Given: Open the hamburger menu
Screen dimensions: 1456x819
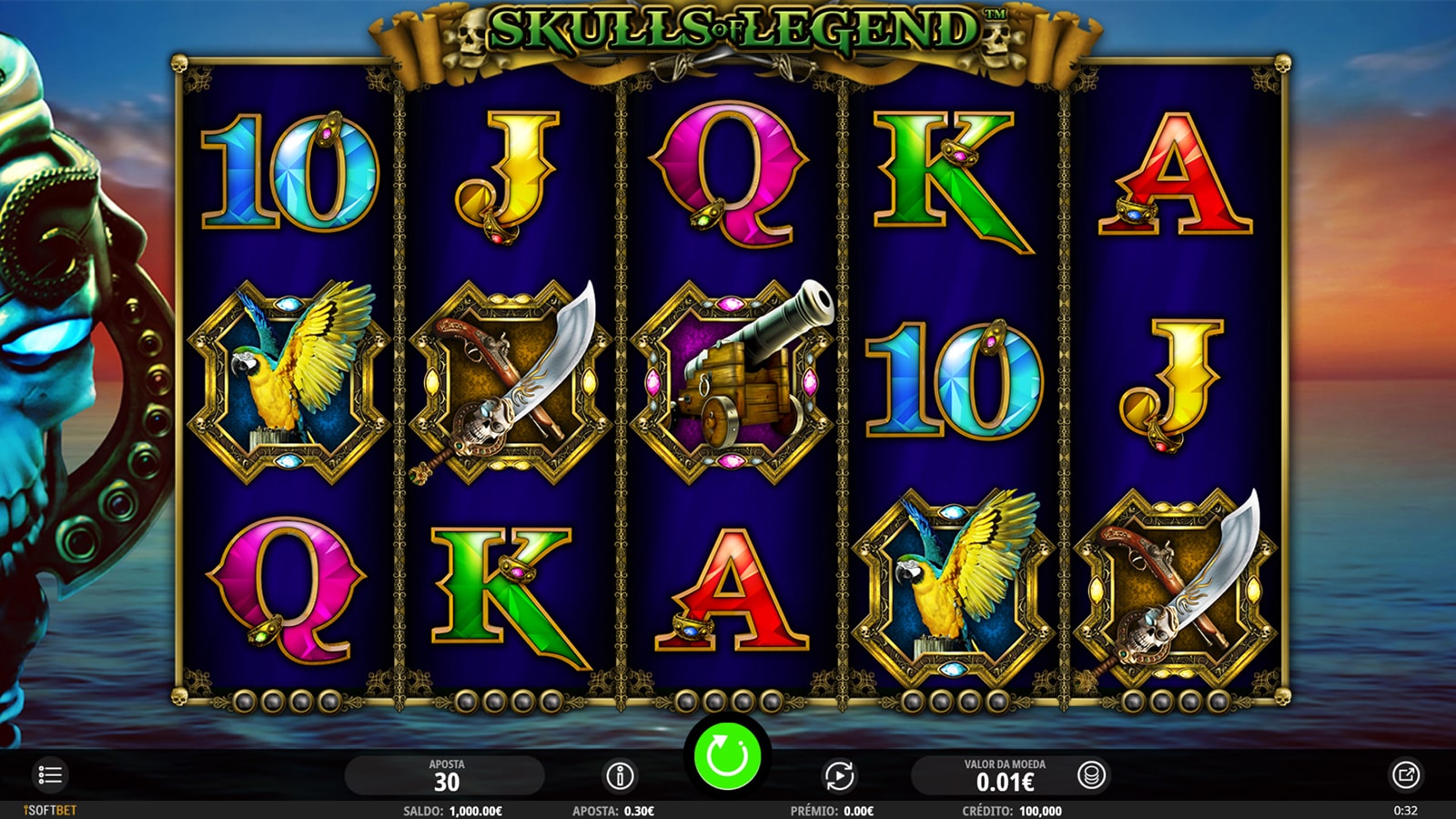Looking at the screenshot, I should pyautogui.click(x=50, y=775).
